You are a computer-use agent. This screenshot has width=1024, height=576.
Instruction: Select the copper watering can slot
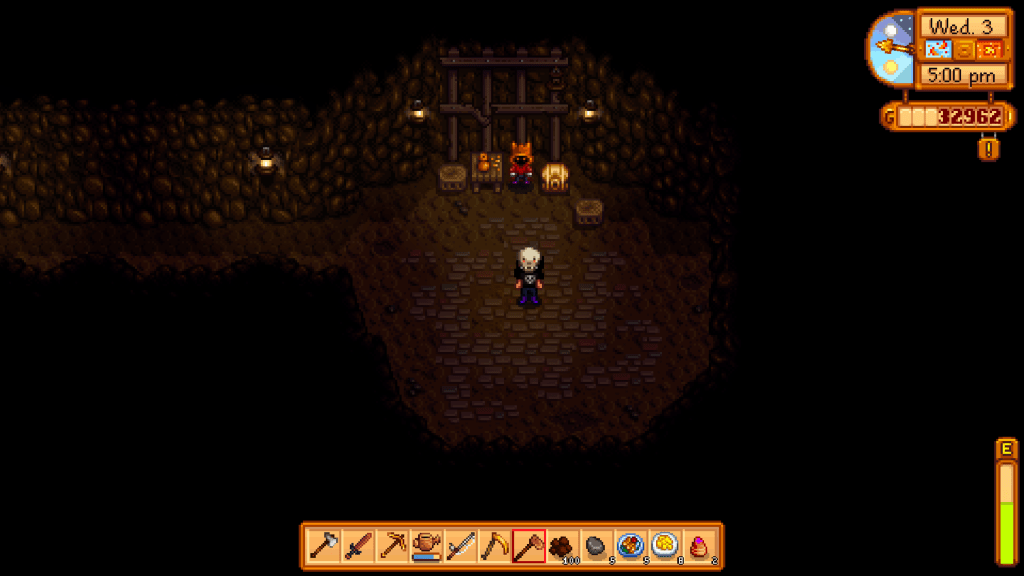click(x=427, y=546)
